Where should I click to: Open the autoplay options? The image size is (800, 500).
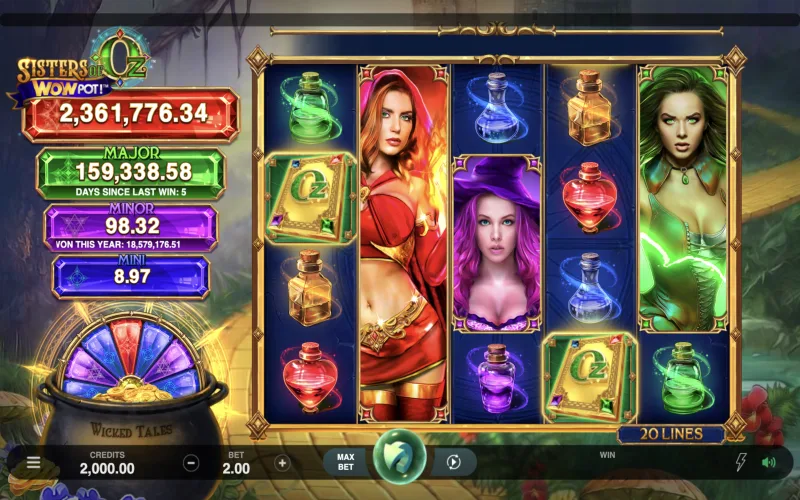453,462
